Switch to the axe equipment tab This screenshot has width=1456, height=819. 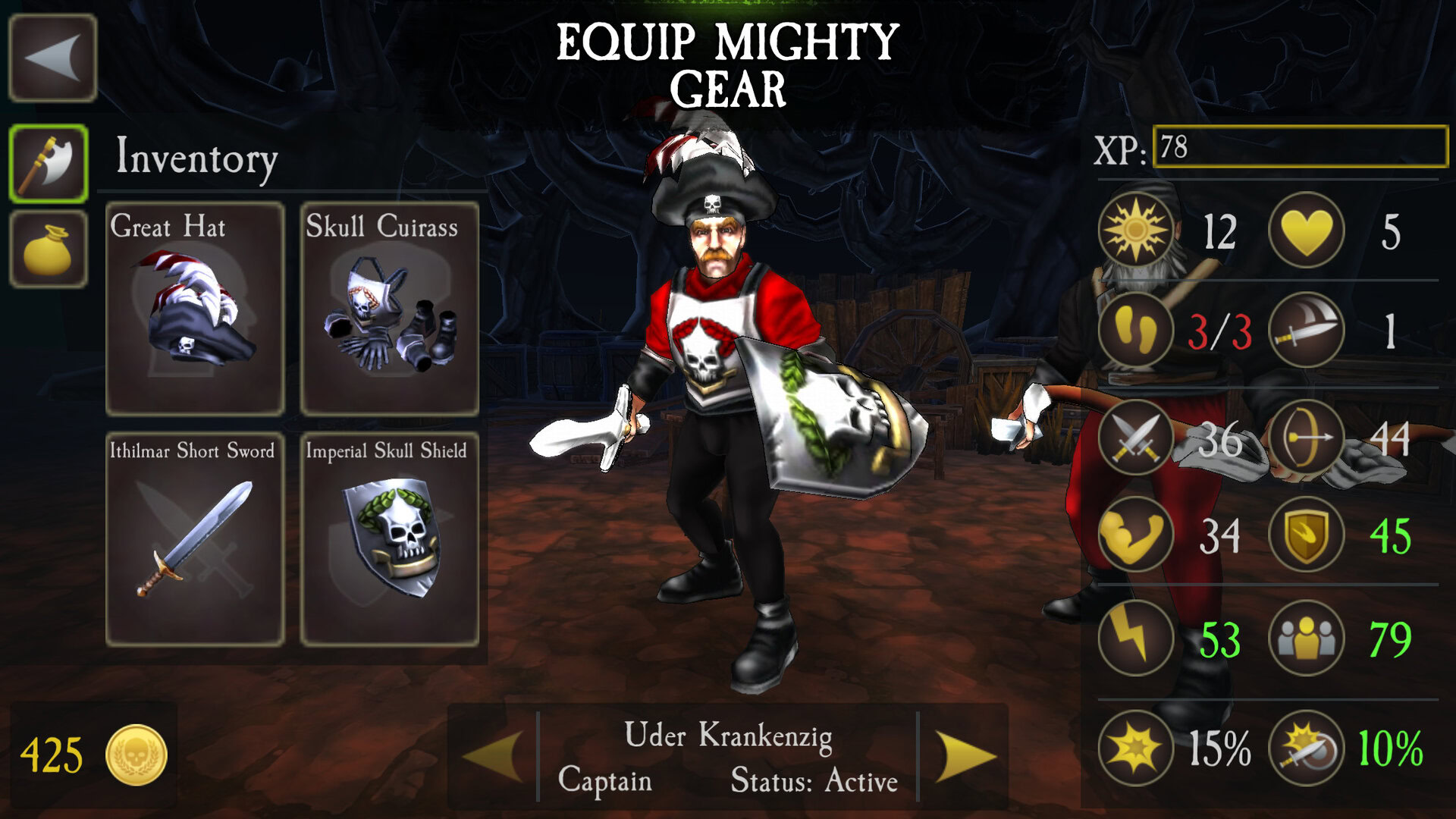pos(49,164)
